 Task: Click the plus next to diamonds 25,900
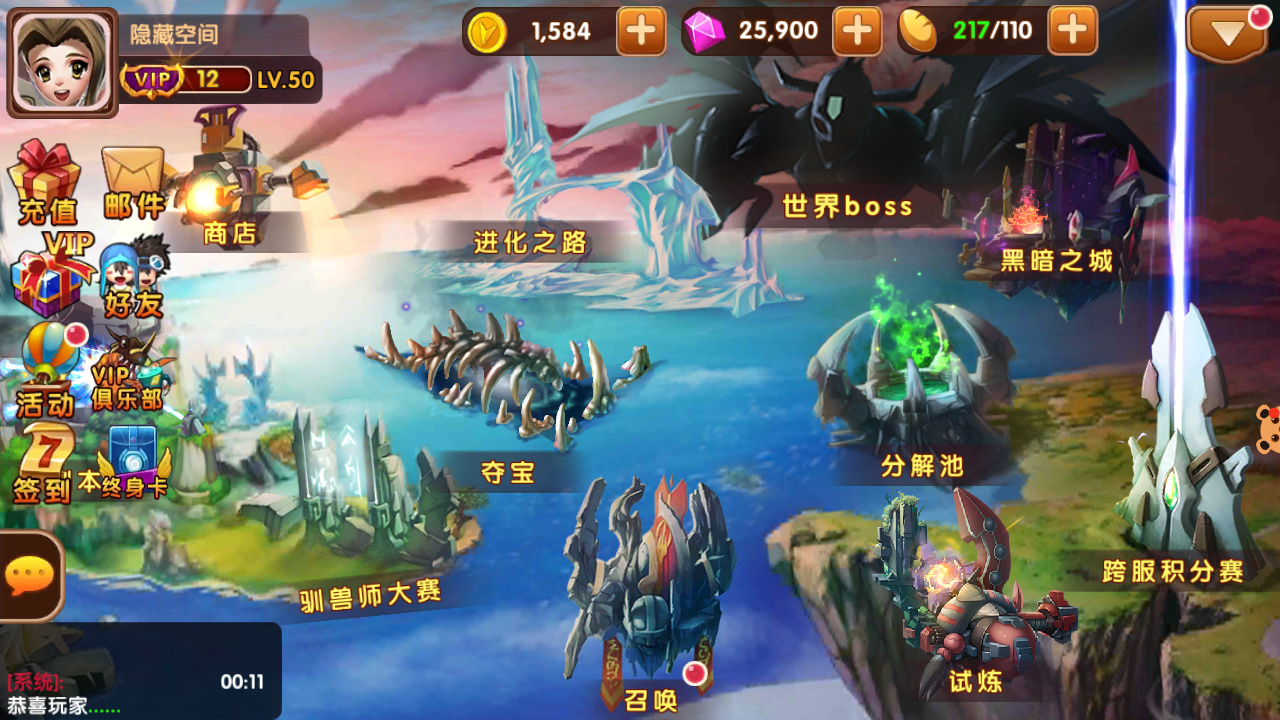(x=856, y=32)
